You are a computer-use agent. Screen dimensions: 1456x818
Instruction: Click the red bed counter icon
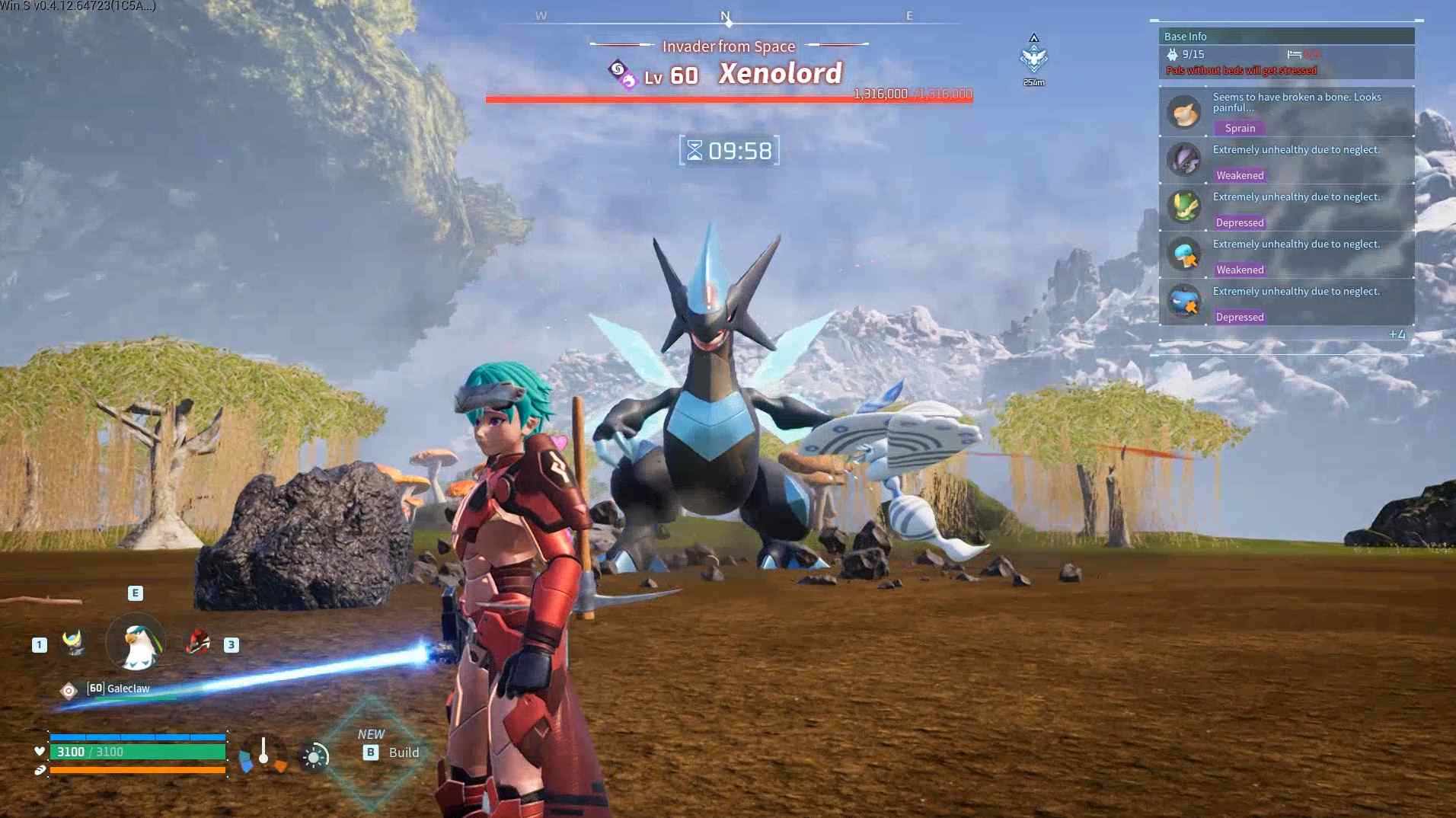coord(1295,54)
